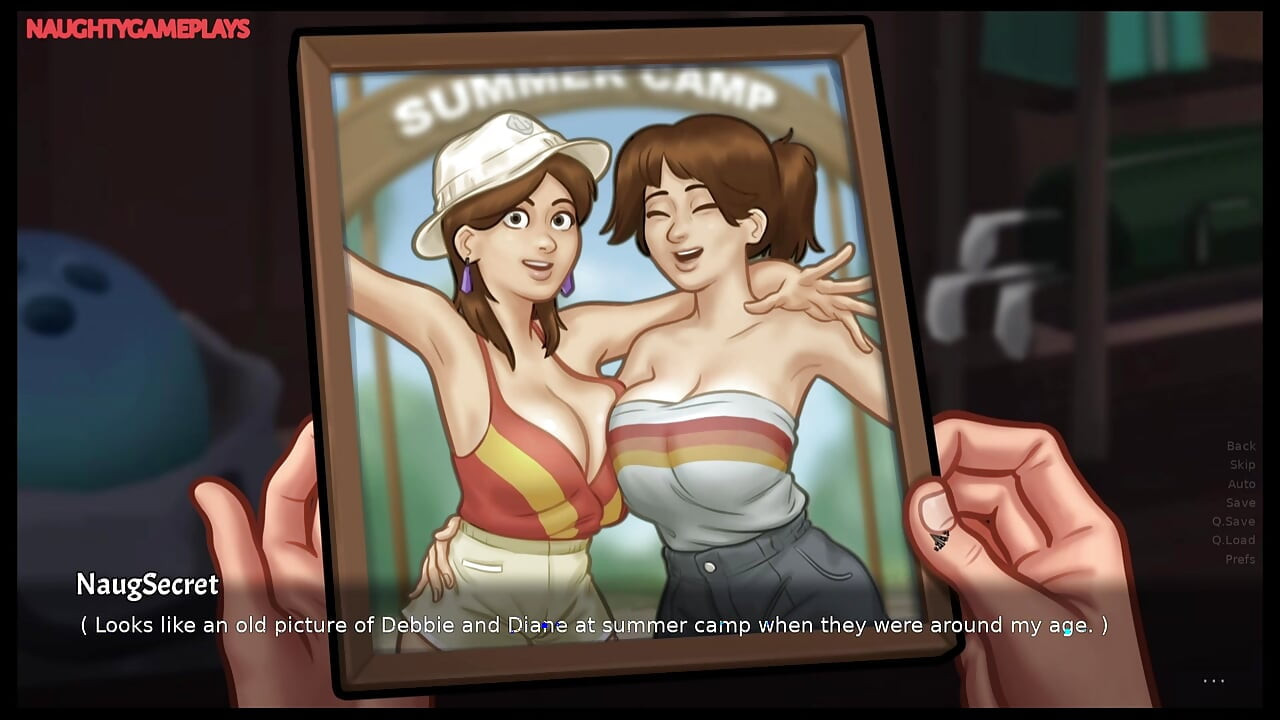This screenshot has height=720, width=1280.
Task: Click Back to rewind the dialogue
Action: click(x=1240, y=445)
